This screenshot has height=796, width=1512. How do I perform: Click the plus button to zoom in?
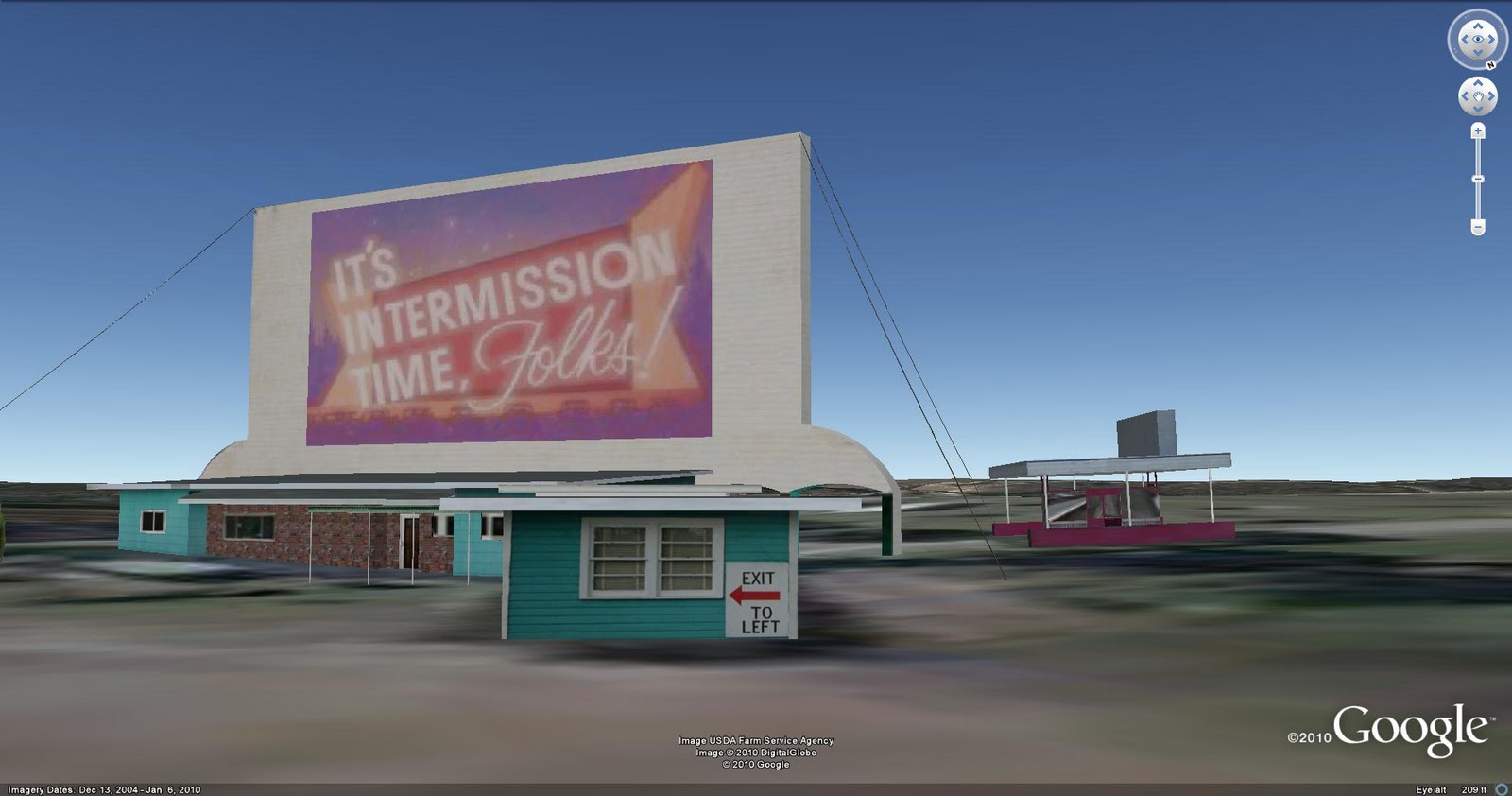point(1478,130)
